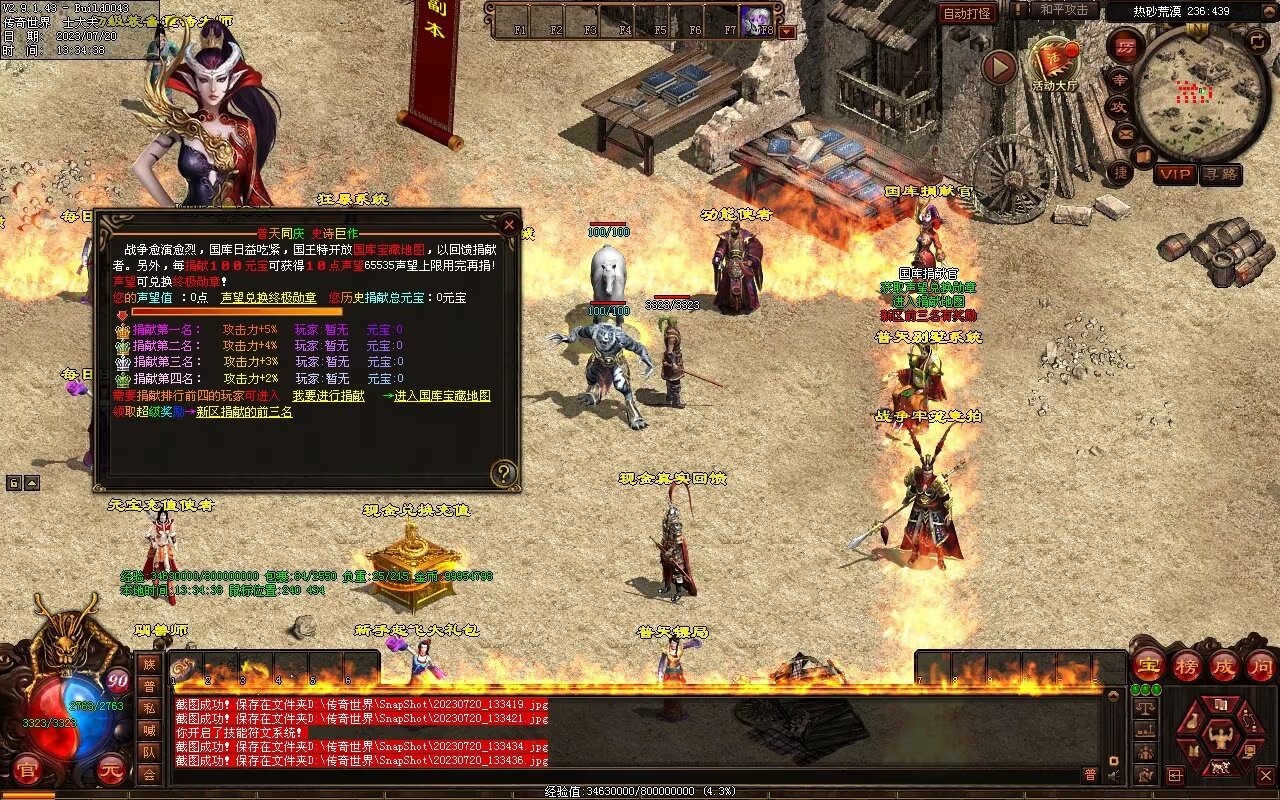This screenshot has width=1280, height=800.
Task: Open the 宝 treasure shop button
Action: (1149, 666)
